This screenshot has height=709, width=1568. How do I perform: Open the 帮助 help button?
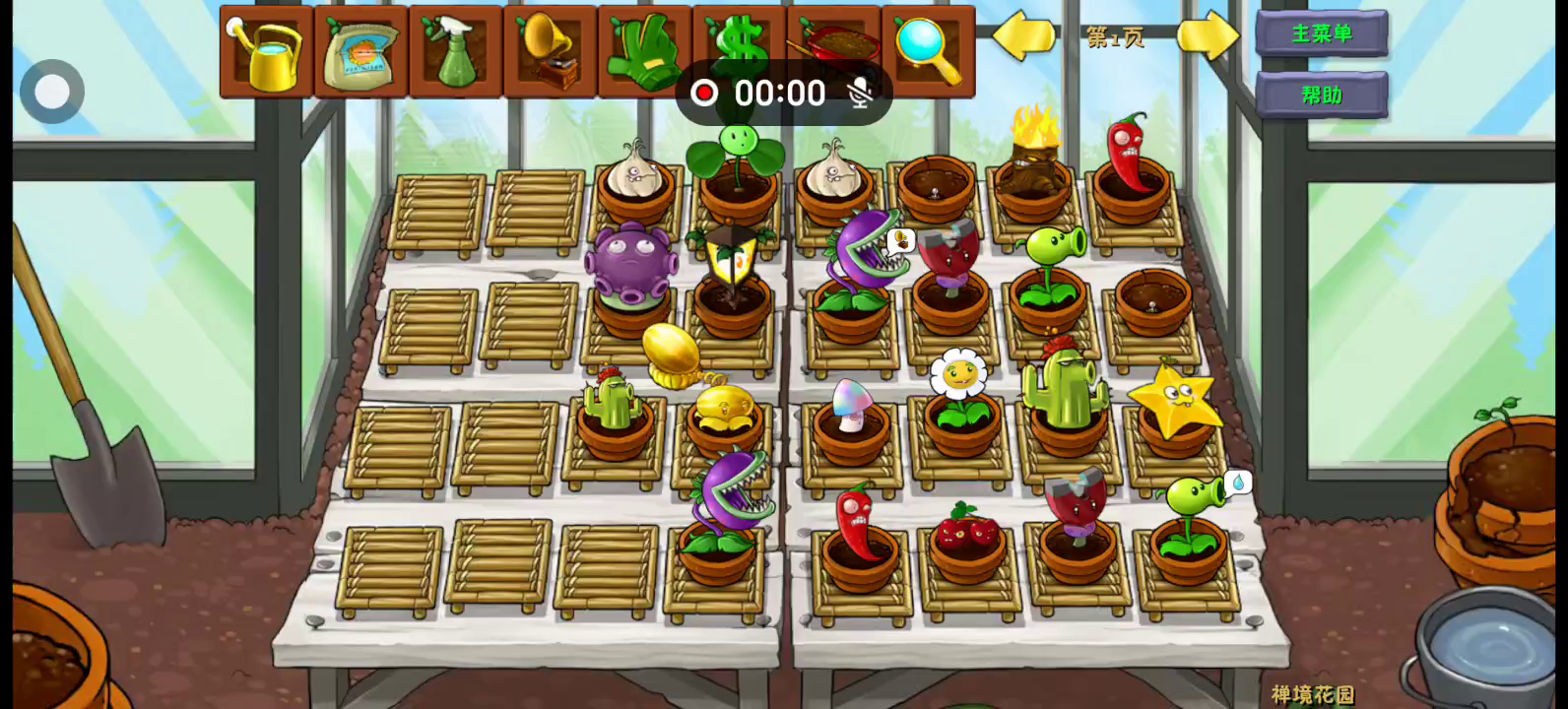tap(1322, 96)
